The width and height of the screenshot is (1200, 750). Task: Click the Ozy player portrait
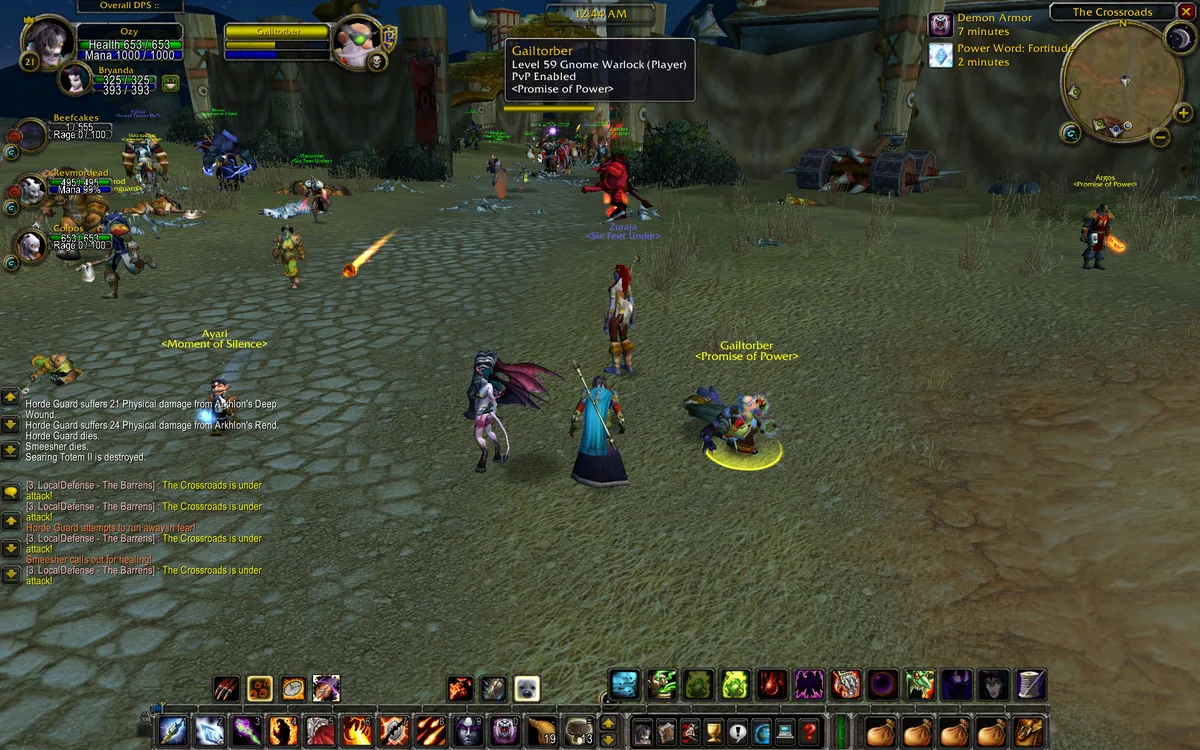[x=46, y=43]
